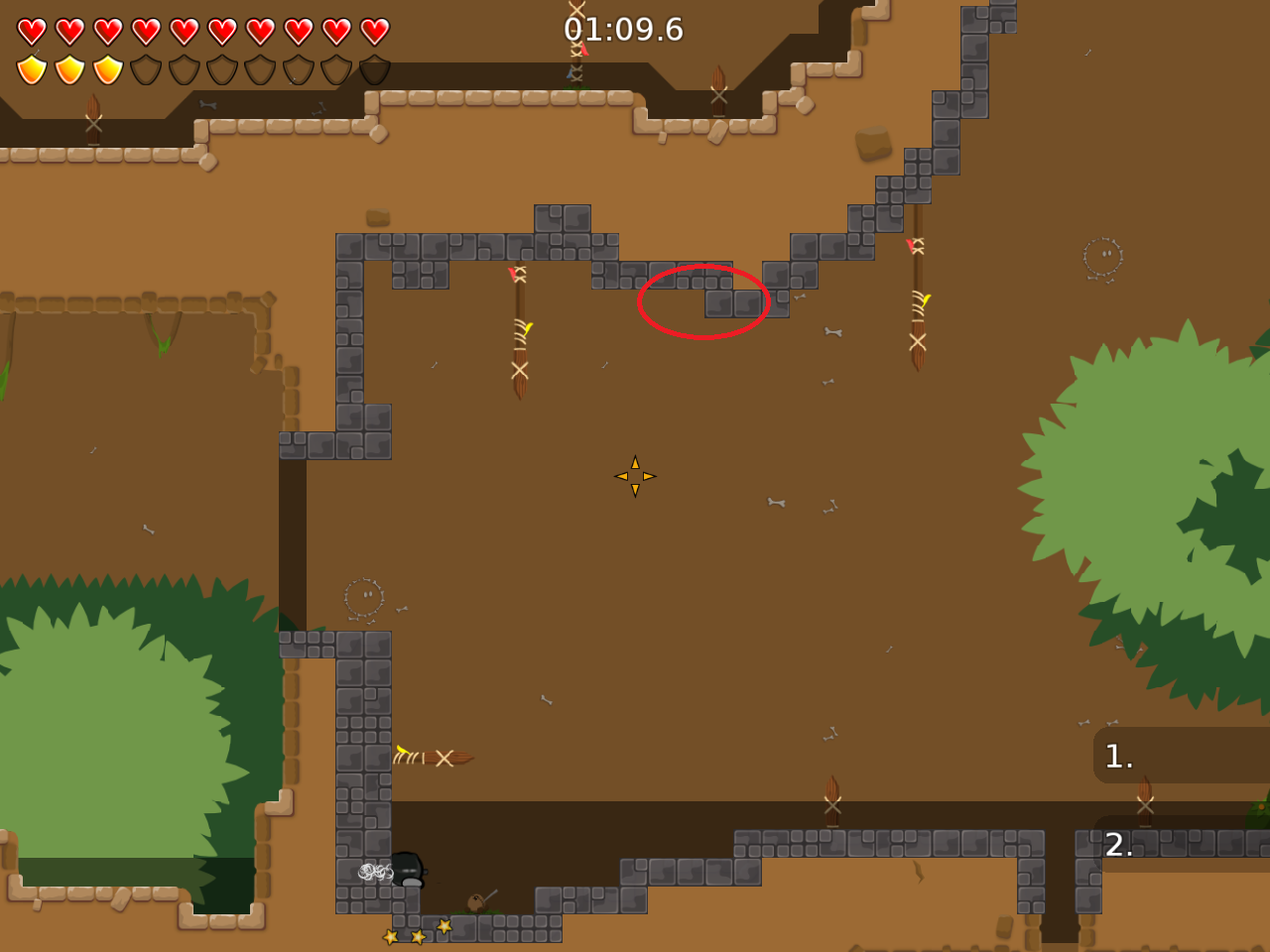Click the player character at the bottom

(409, 871)
